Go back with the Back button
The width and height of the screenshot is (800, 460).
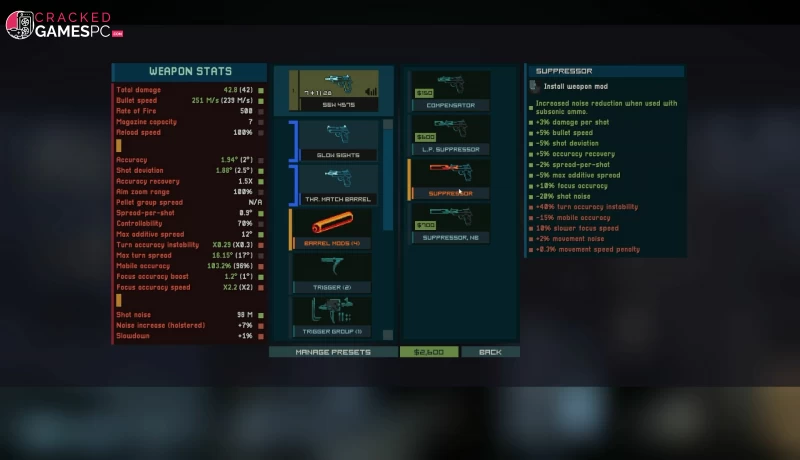click(490, 352)
